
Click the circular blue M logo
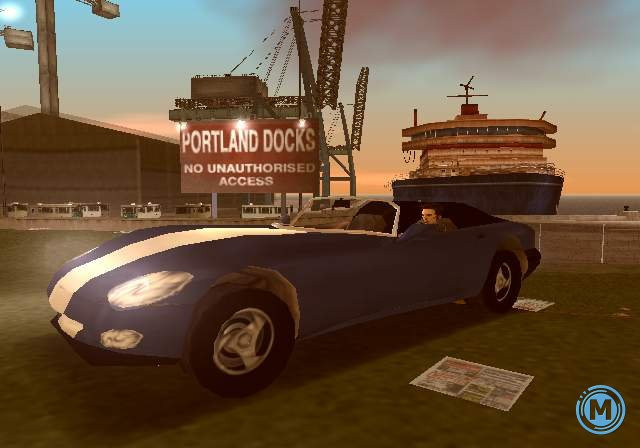coord(600,409)
